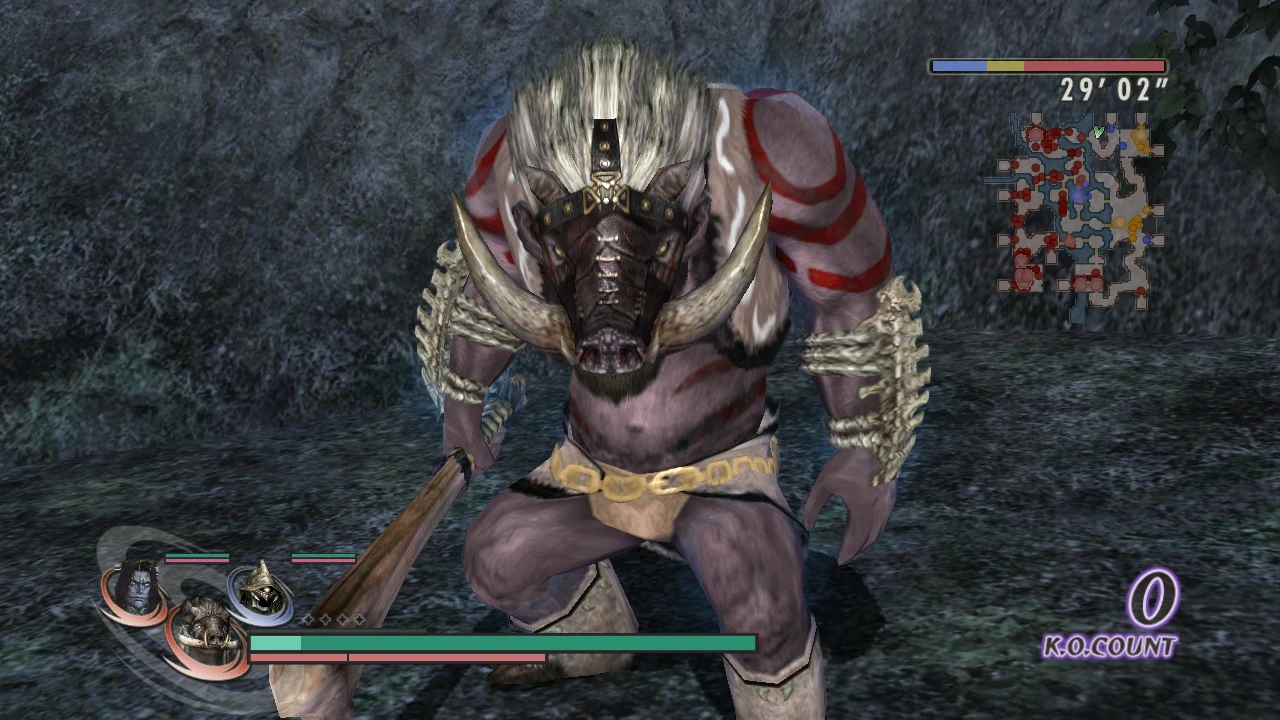Click the green health bar of the active character

click(500, 643)
